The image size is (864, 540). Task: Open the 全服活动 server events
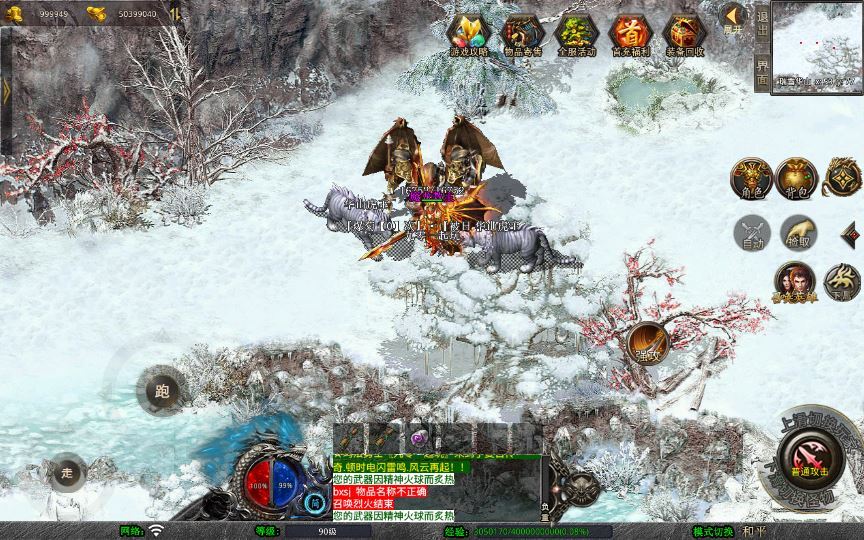(x=577, y=35)
